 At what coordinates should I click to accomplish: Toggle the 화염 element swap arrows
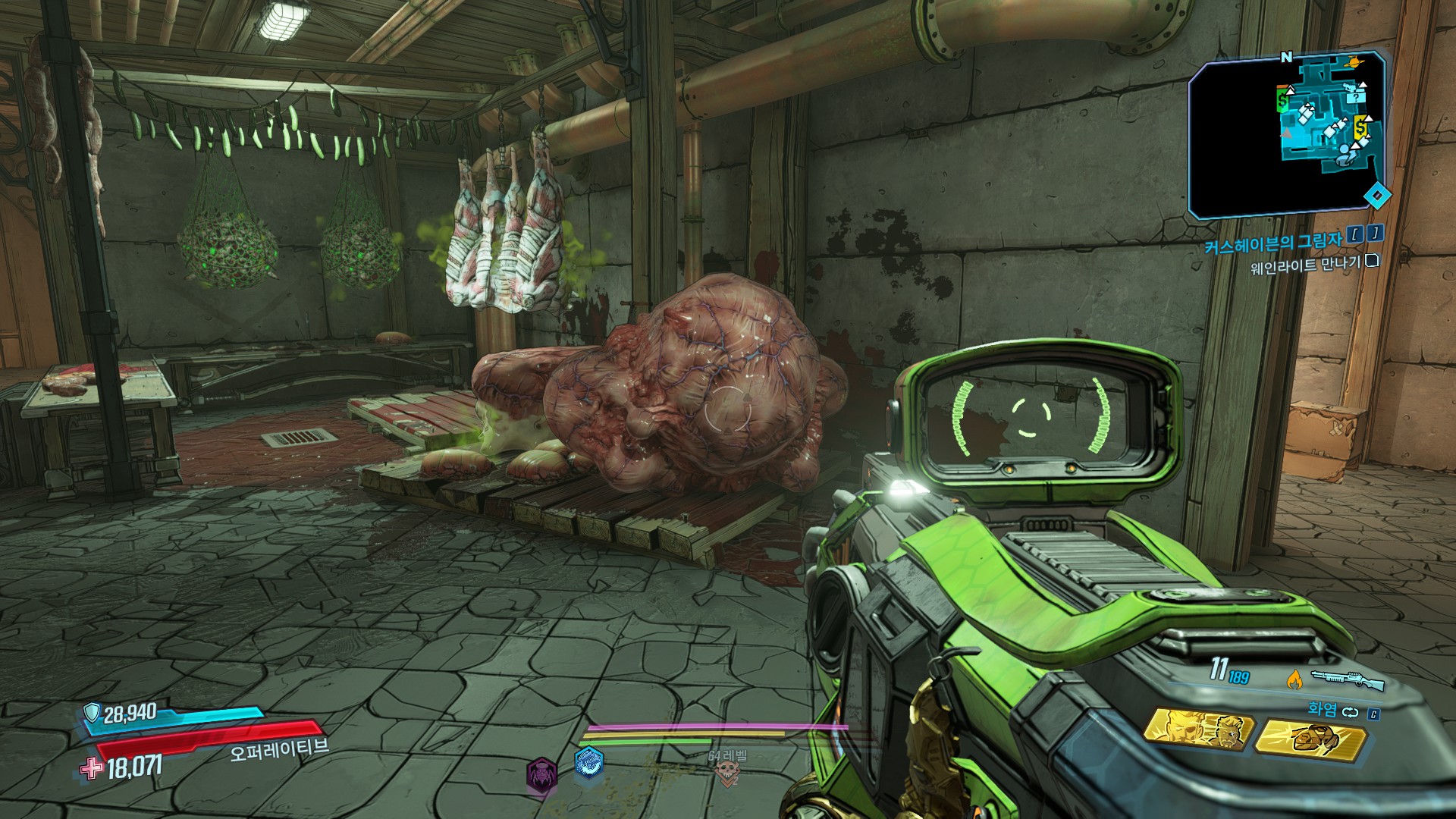tap(1349, 712)
